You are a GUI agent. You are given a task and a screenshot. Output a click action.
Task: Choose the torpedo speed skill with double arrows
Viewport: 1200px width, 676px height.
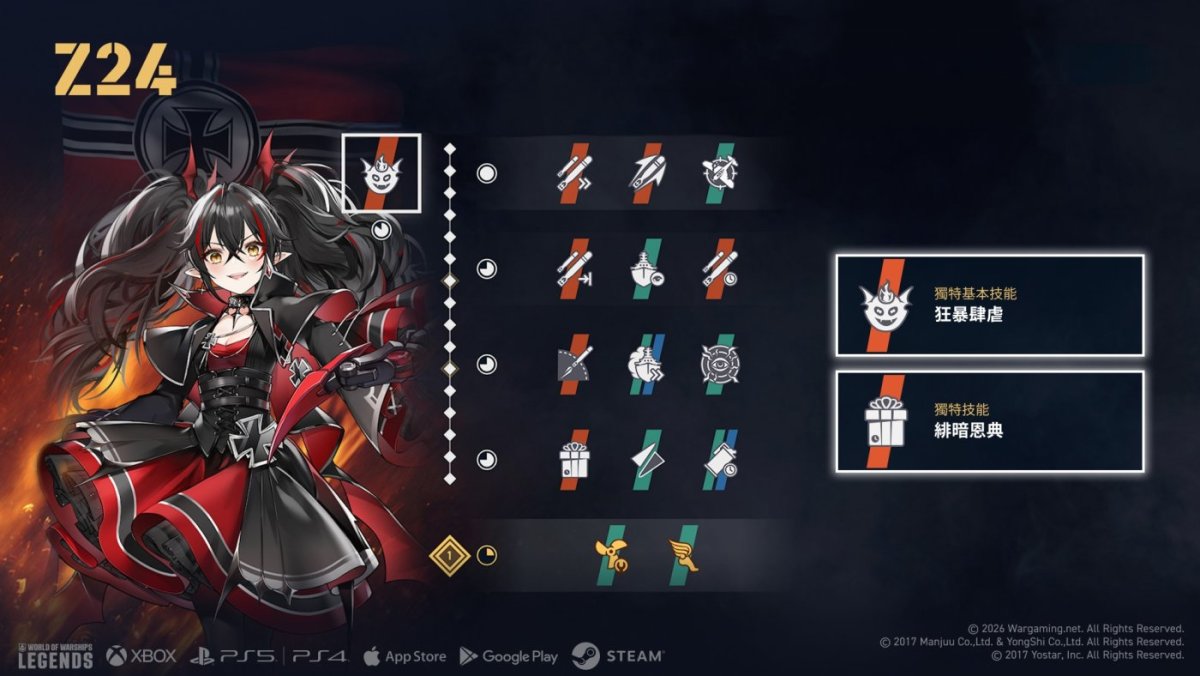pos(574,173)
